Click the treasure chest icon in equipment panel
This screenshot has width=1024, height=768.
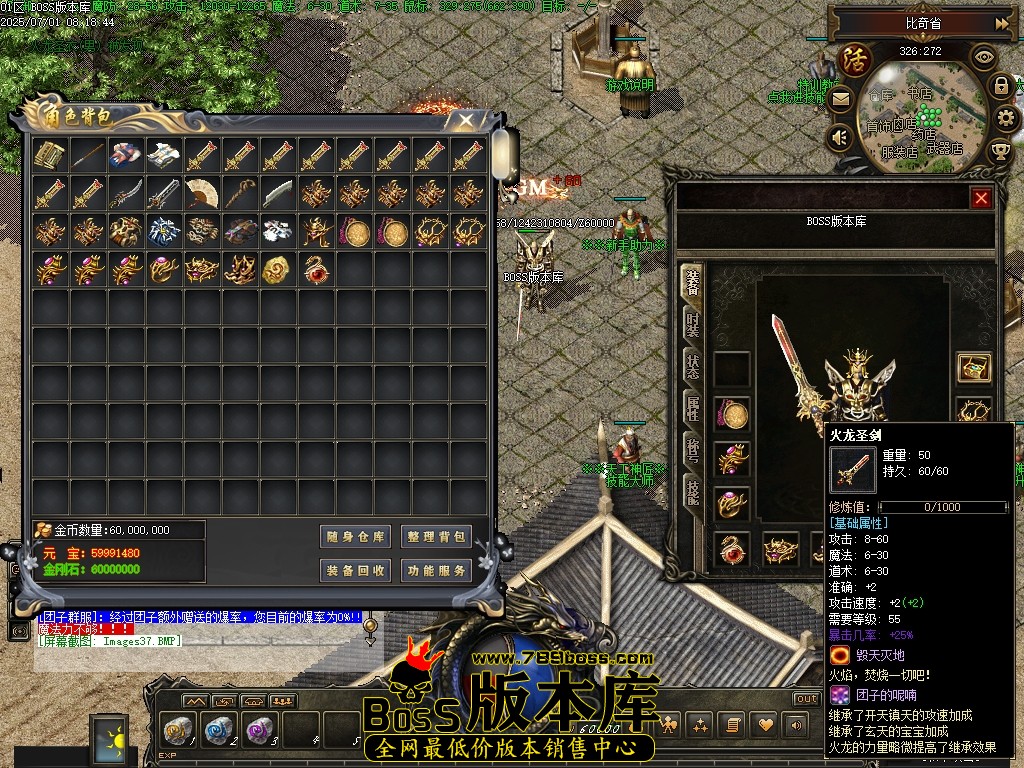tap(973, 367)
